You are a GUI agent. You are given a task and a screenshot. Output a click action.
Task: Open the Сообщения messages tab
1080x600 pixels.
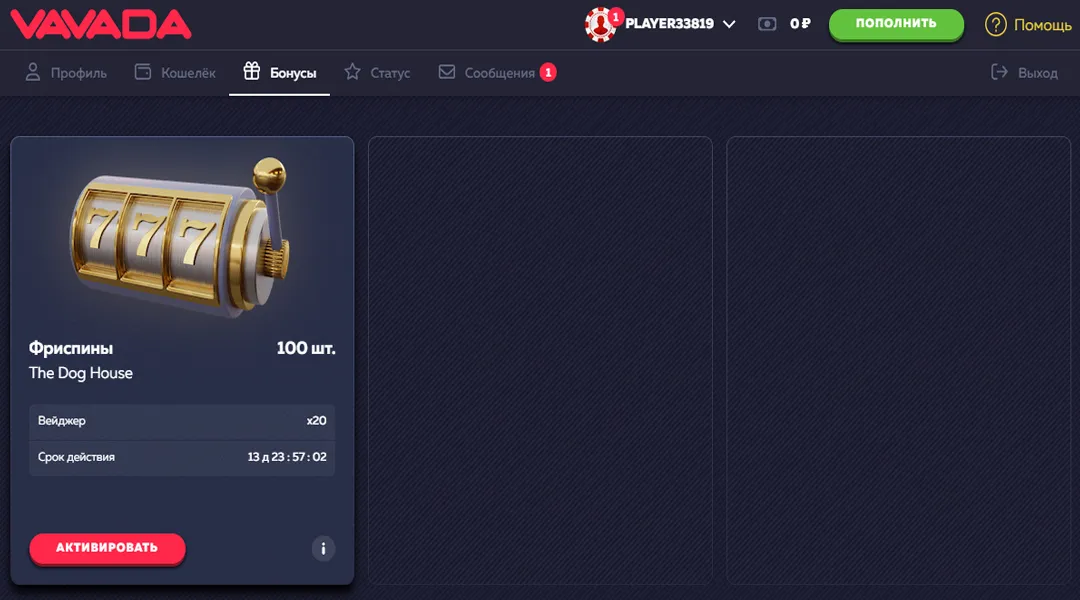[497, 73]
